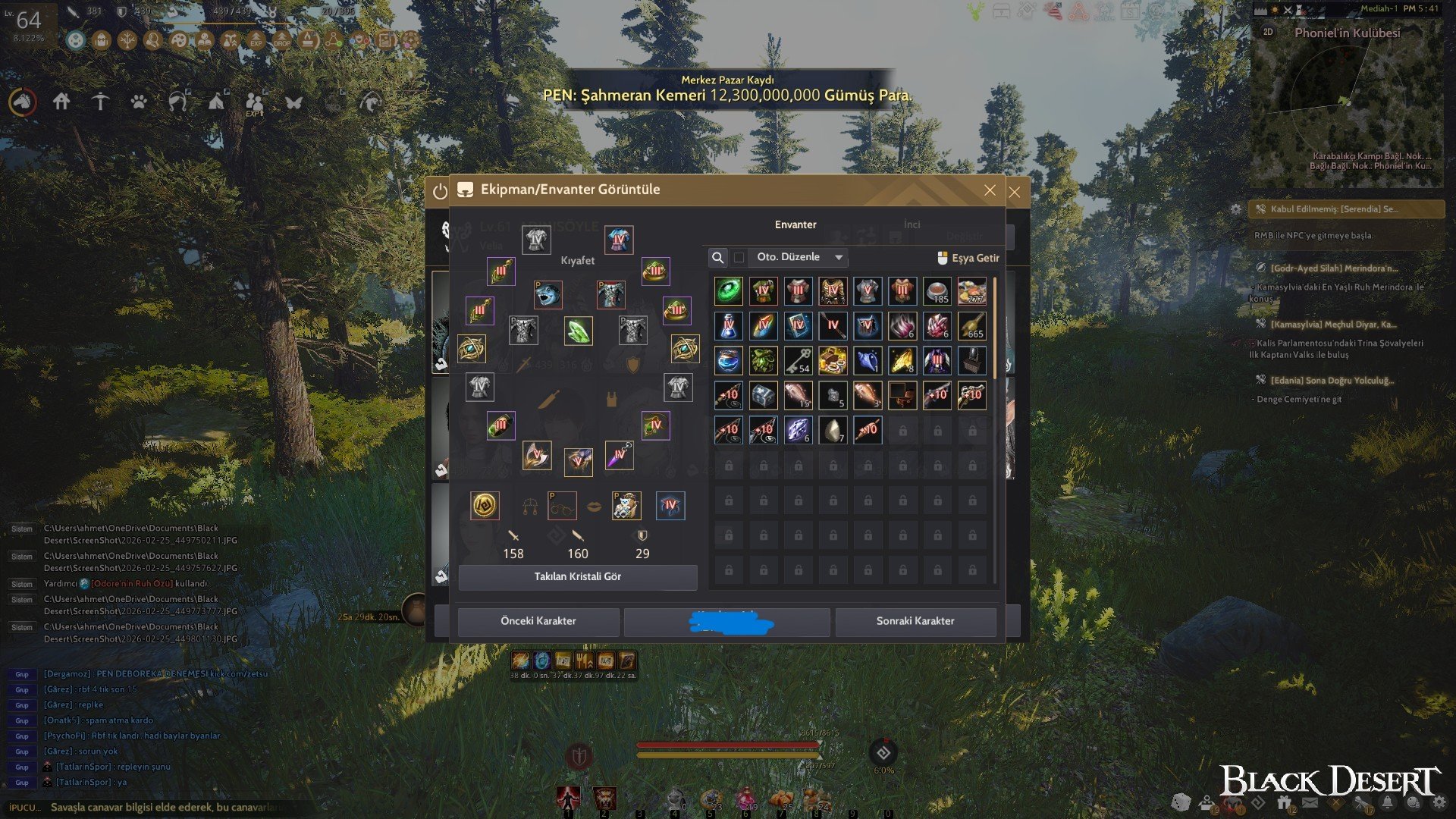The height and width of the screenshot is (819, 1456).
Task: Click the DROP buff icon
Action: pos(283,40)
